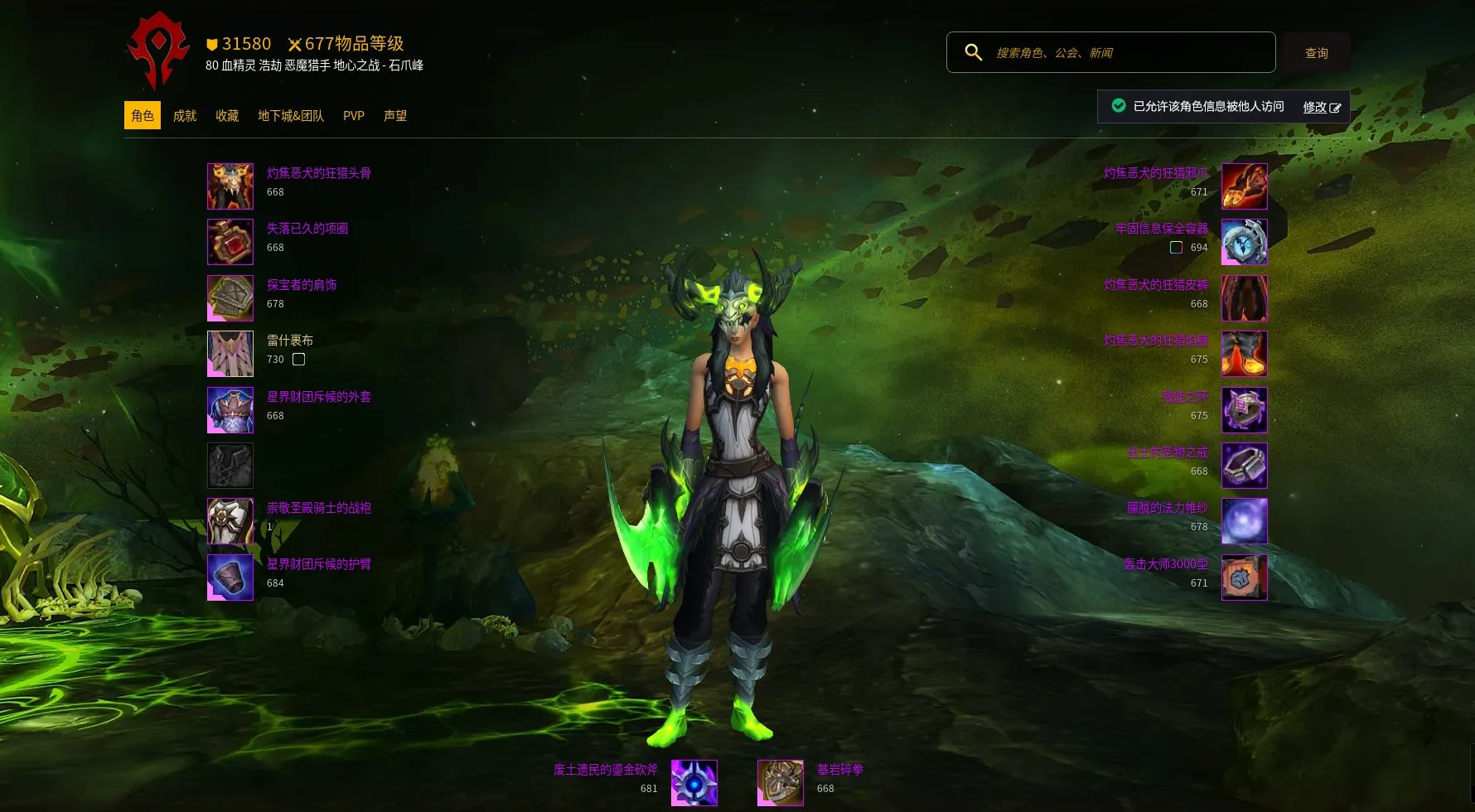The height and width of the screenshot is (812, 1475).
Task: Click the 崇敬圣殿骑士的战袍 tabard icon
Action: pos(230,521)
